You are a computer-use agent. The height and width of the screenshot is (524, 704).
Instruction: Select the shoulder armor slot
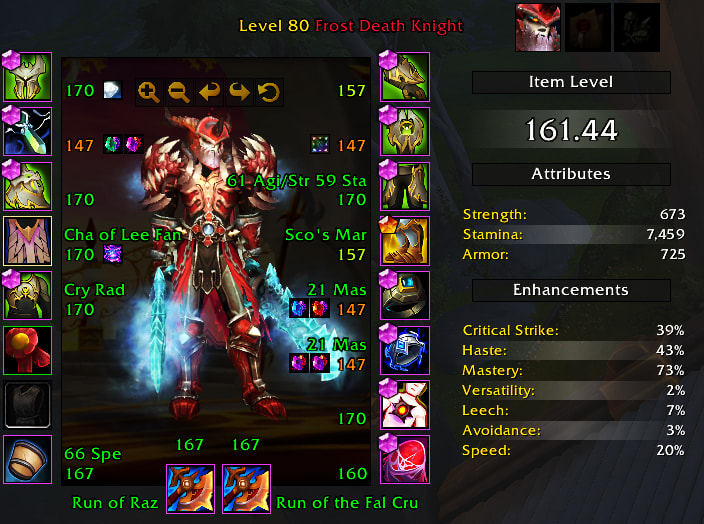pyautogui.click(x=28, y=185)
